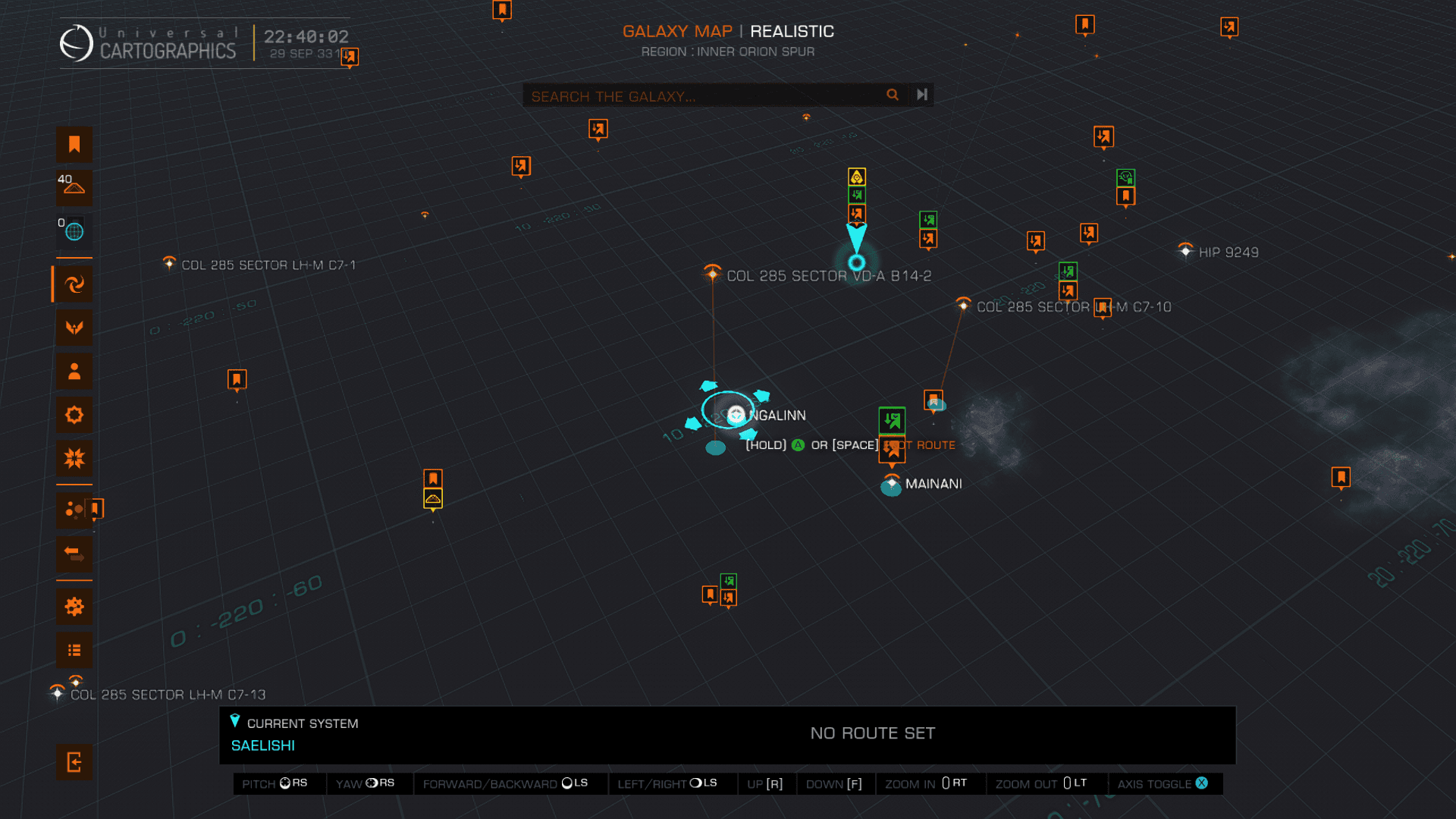Open the clustered dots map filter
Viewport: 1456px width, 819px height.
[x=74, y=510]
